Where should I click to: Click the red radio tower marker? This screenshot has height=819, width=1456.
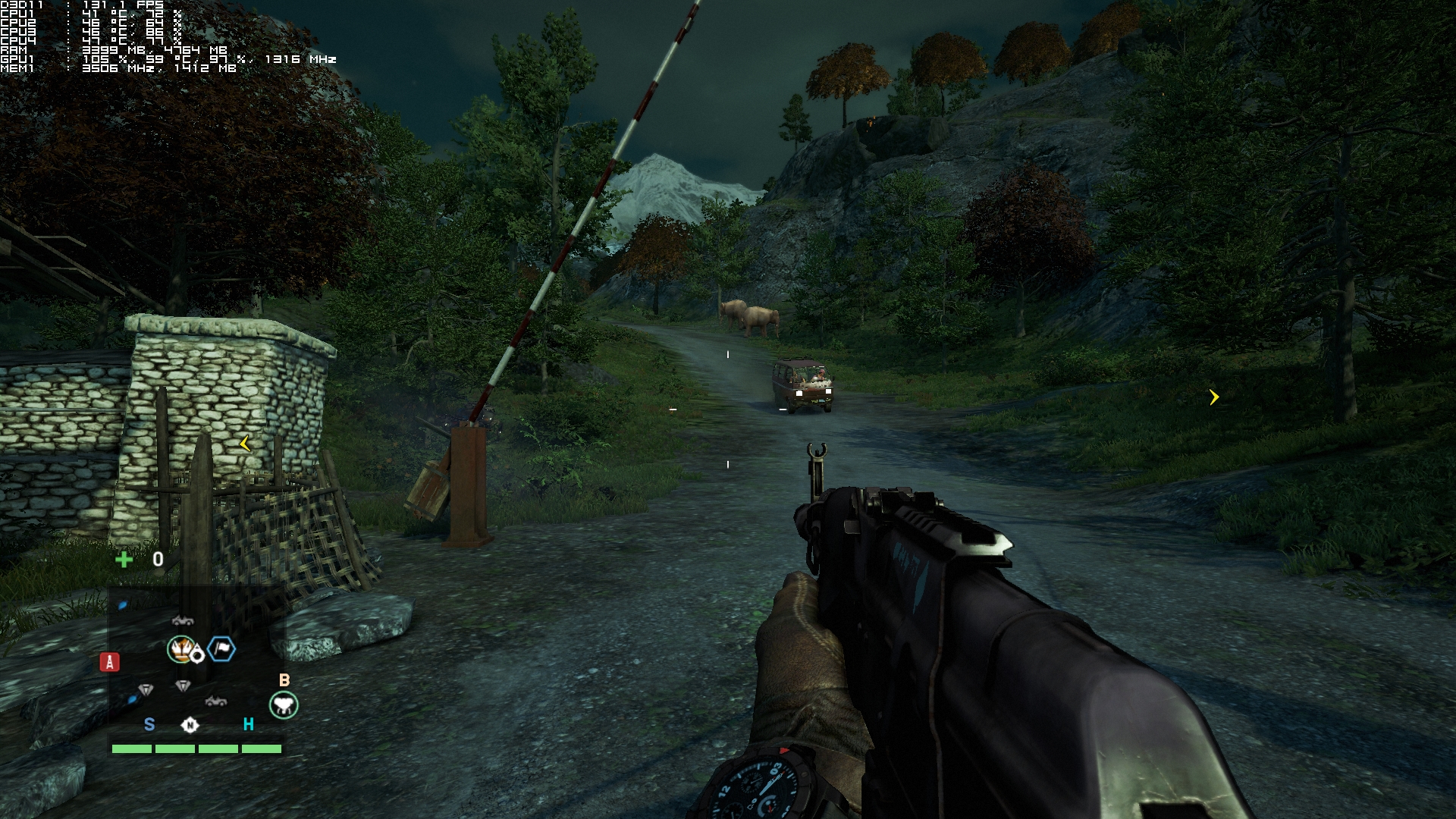(109, 662)
